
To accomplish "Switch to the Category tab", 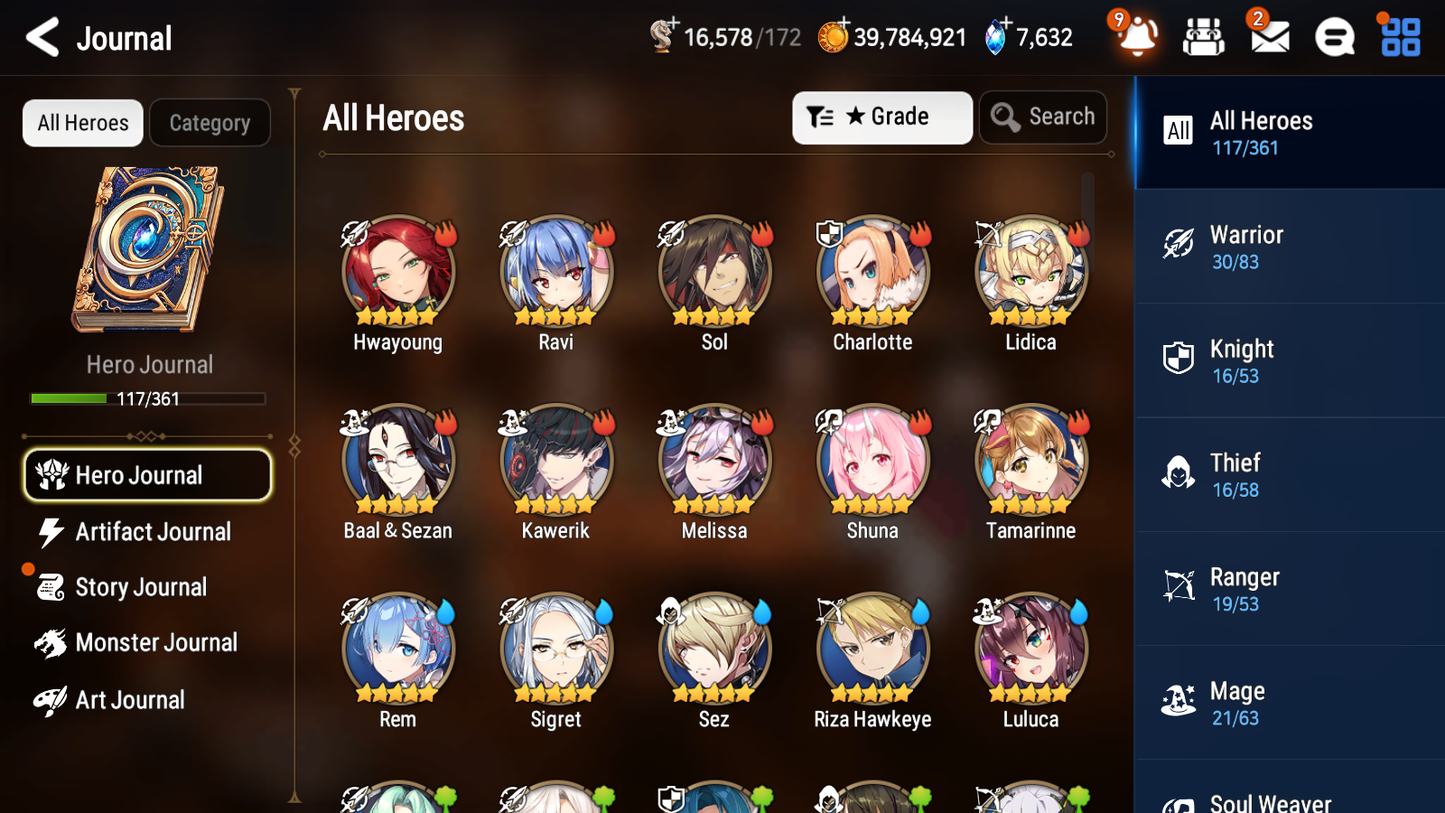I will 210,122.
